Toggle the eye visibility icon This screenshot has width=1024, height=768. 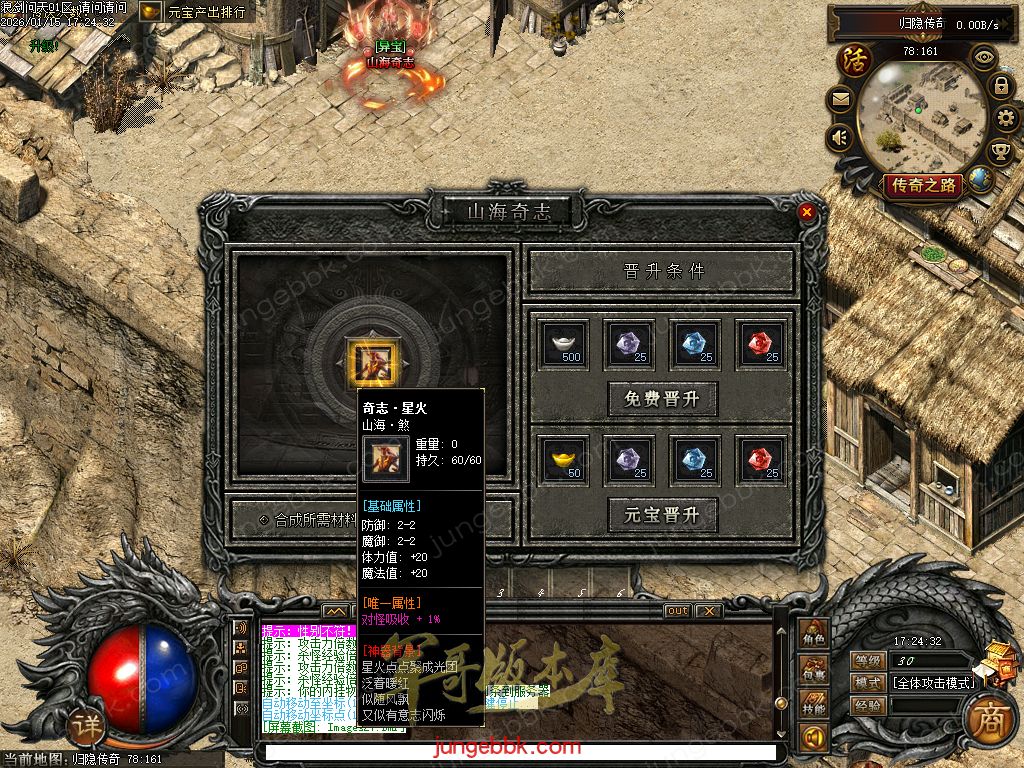coord(985,57)
